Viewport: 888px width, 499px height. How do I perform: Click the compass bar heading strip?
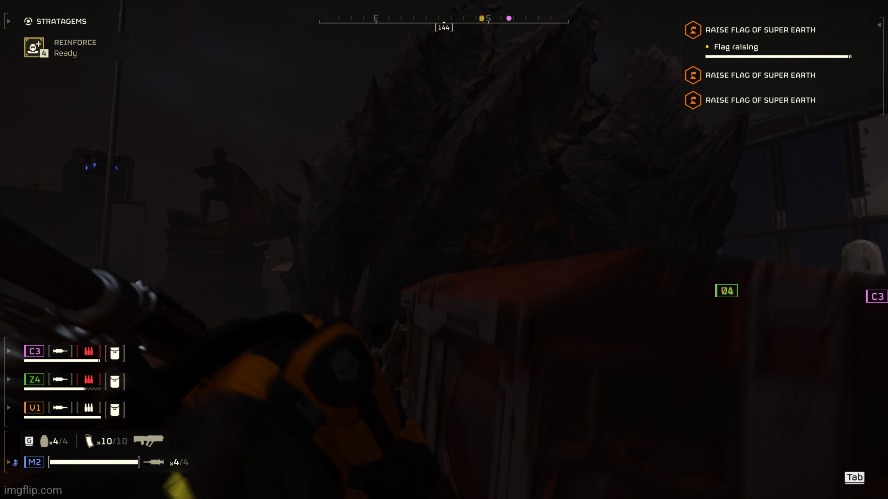coord(443,18)
